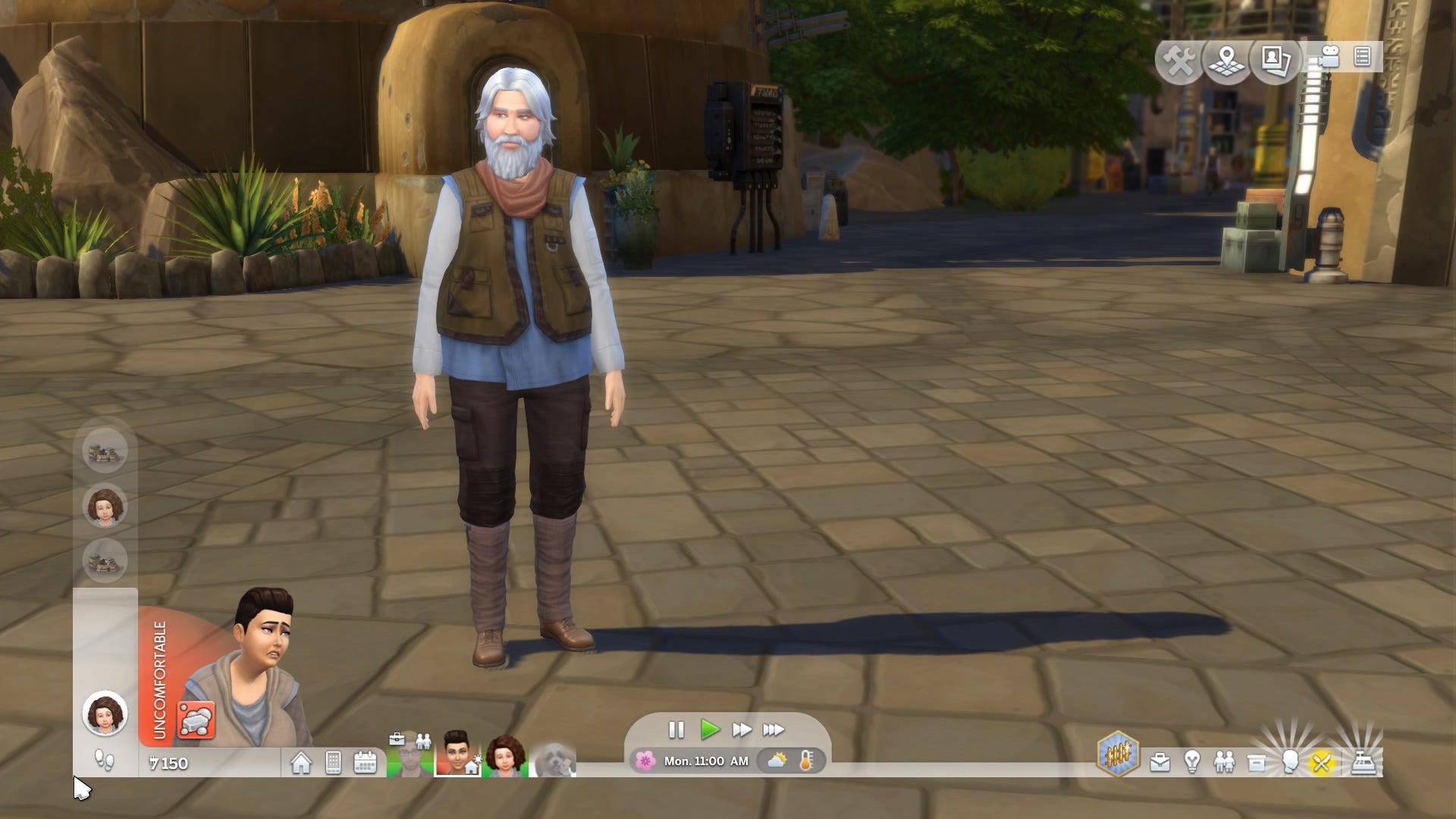The image size is (1456, 819).
Task: Open the game options list menu
Action: pyautogui.click(x=1362, y=58)
